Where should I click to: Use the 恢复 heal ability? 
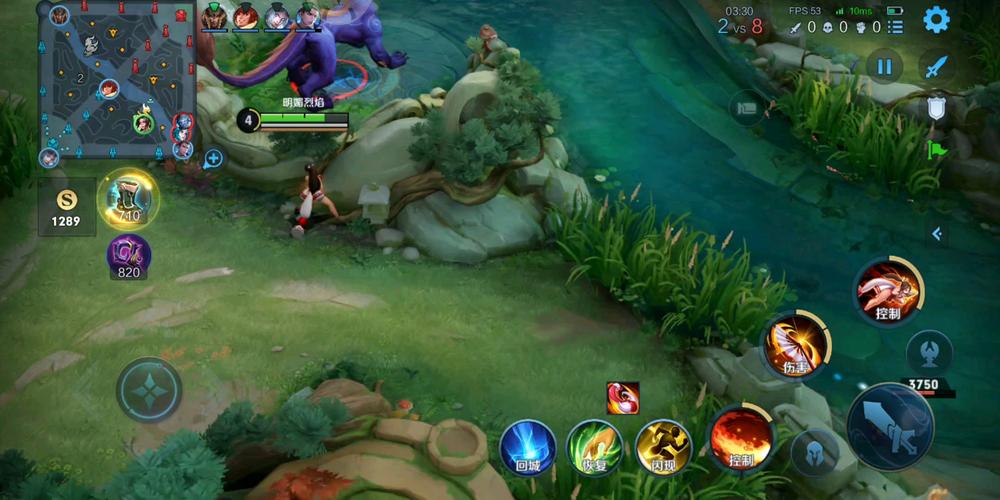tap(595, 446)
